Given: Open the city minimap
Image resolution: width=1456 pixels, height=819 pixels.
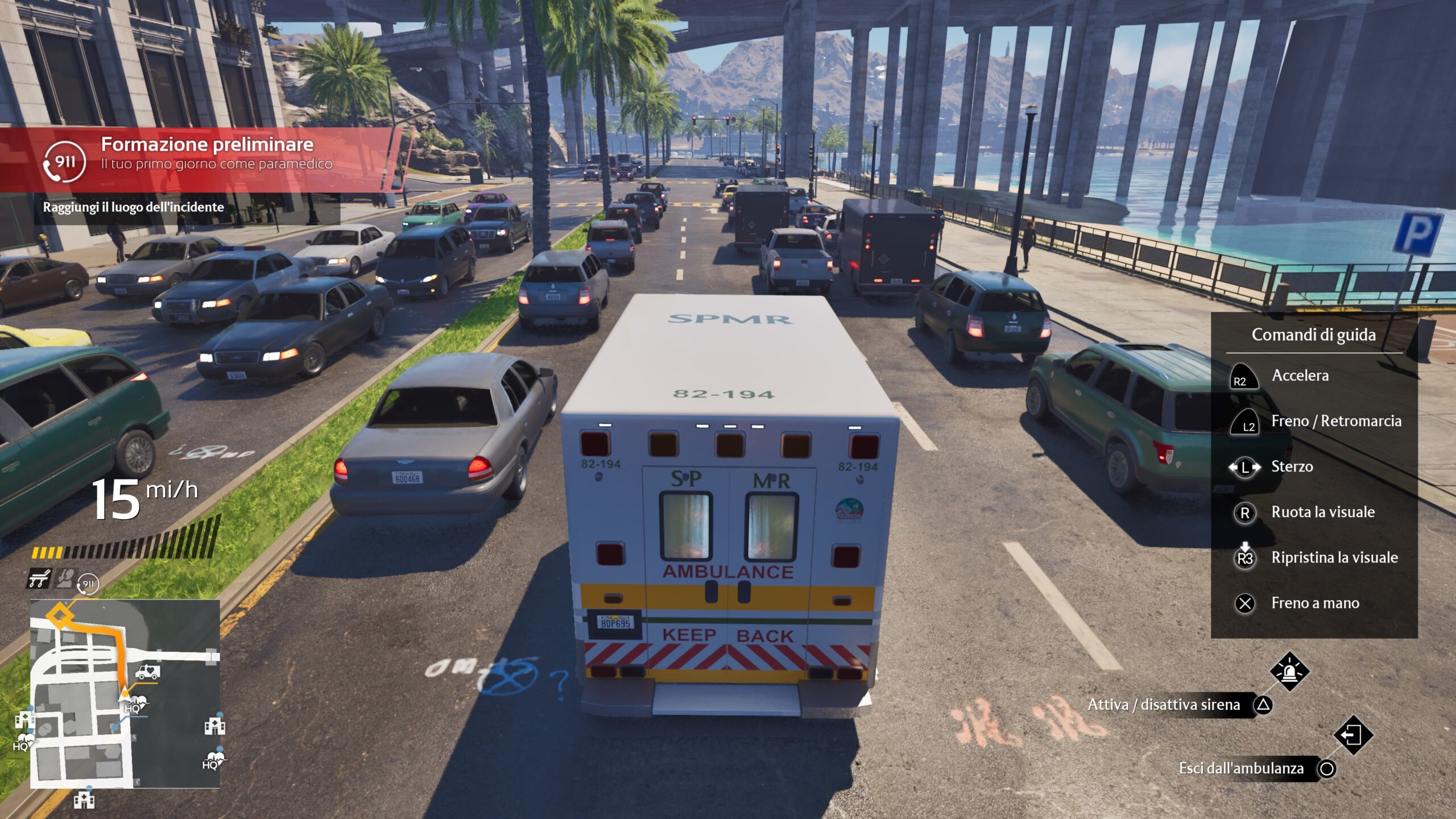Looking at the screenshot, I should coord(125,694).
